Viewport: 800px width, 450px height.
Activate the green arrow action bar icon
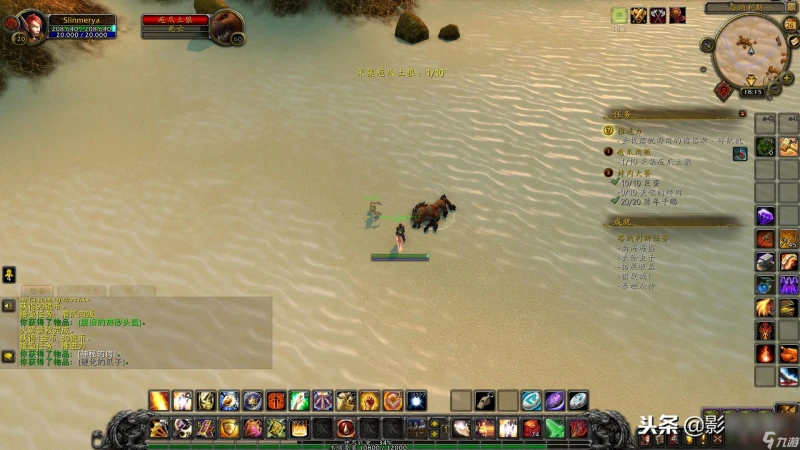point(556,429)
